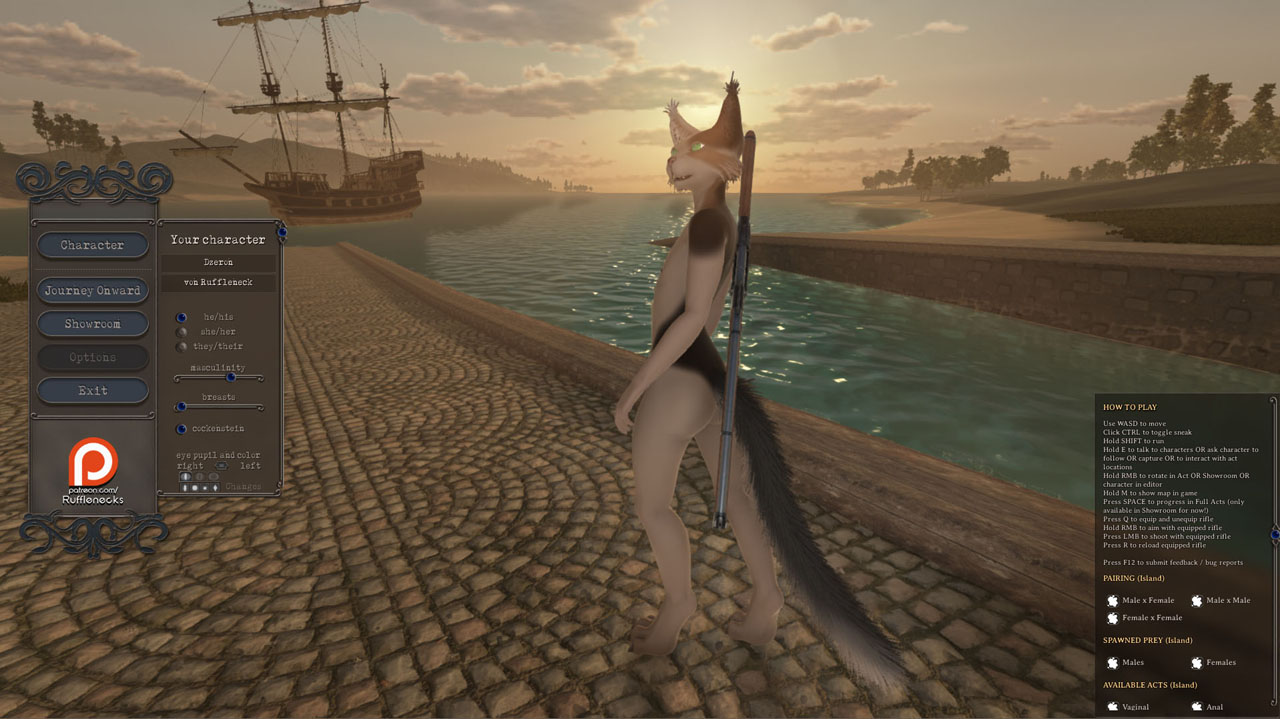Screen dimensions: 1280x719
Task: Choose the she/her pronoun option
Action: [x=182, y=332]
